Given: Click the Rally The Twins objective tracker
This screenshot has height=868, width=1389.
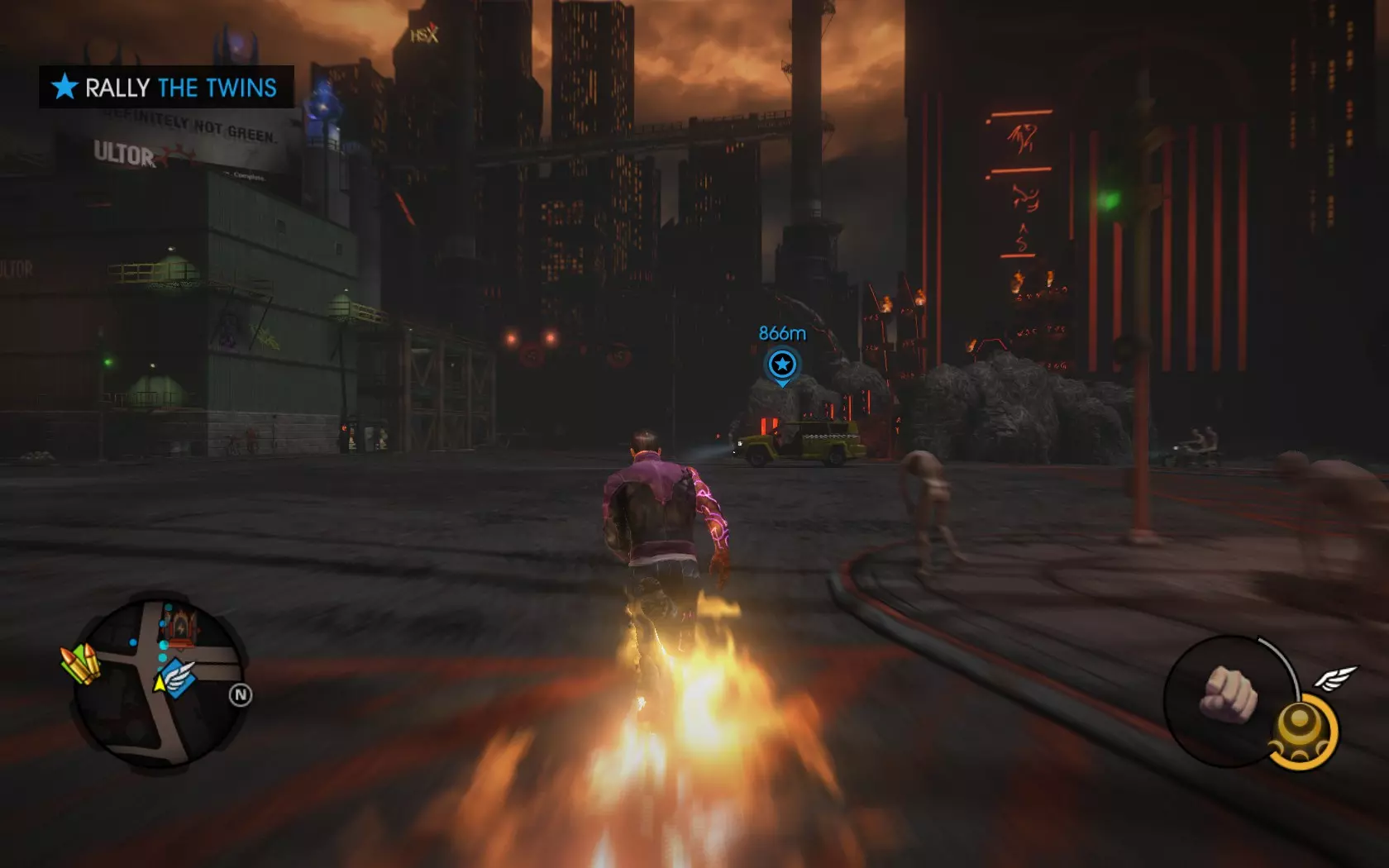Looking at the screenshot, I should (166, 87).
